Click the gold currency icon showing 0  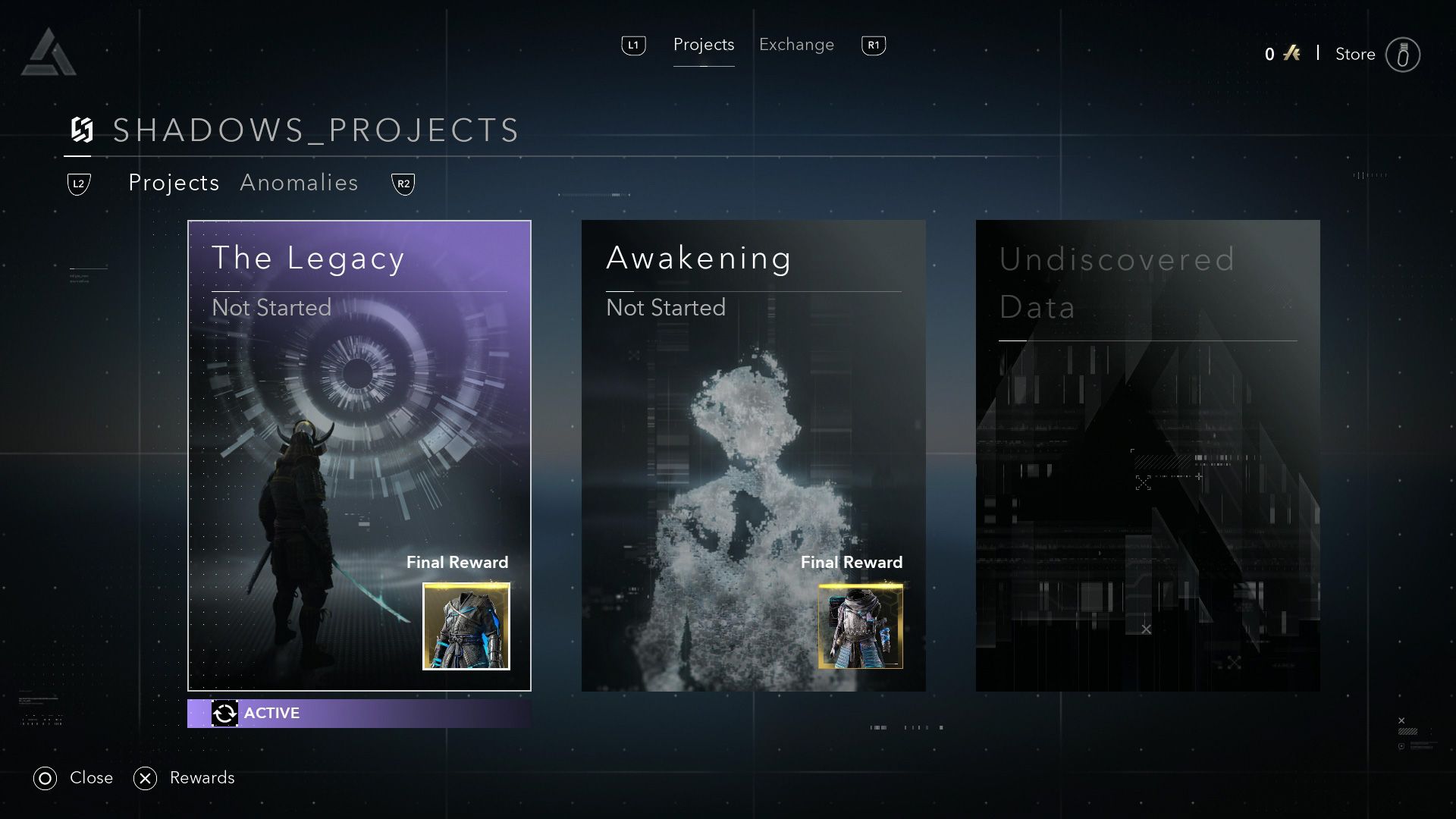tap(1291, 53)
